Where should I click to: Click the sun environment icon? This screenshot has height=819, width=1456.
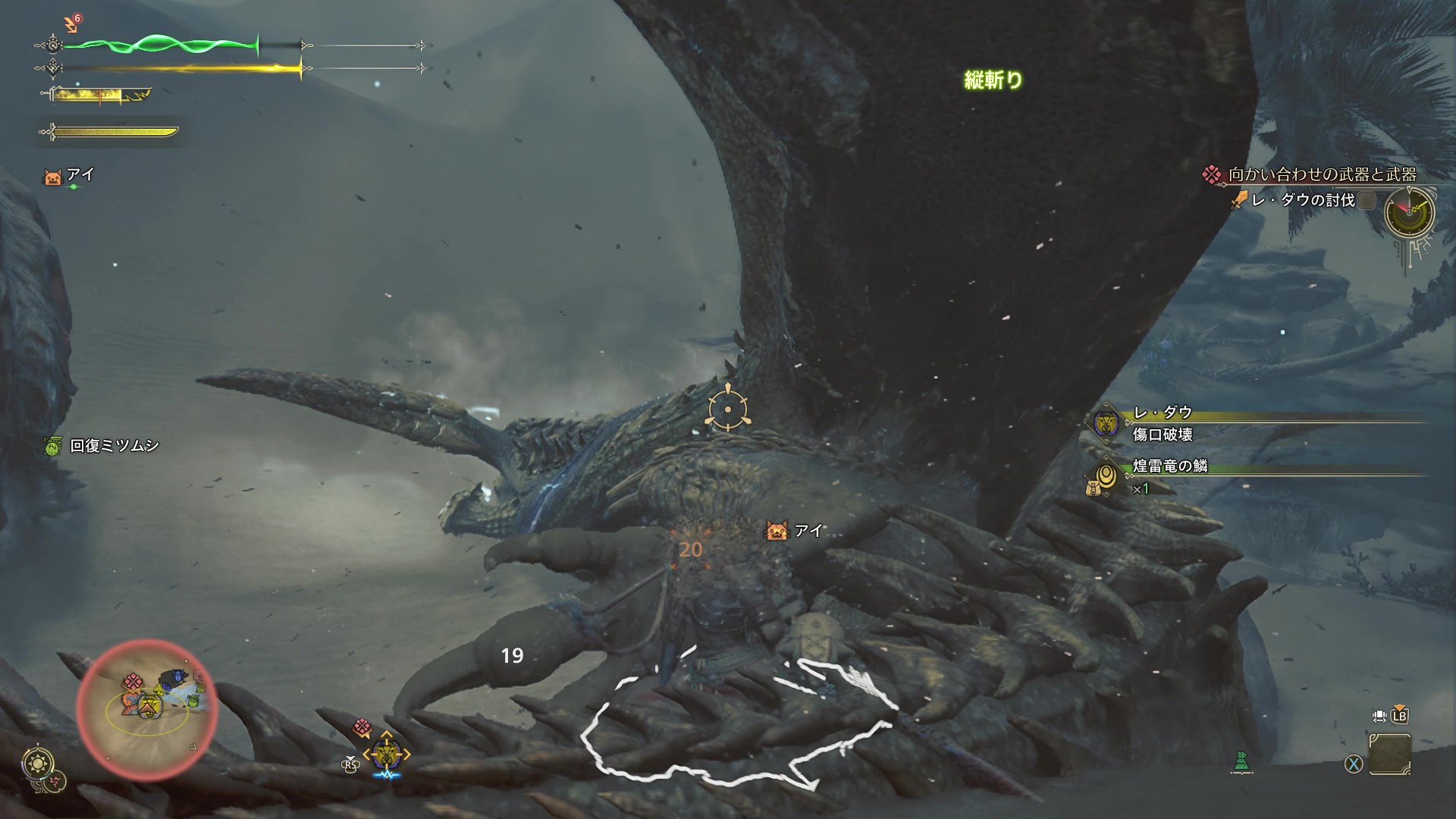tap(36, 763)
